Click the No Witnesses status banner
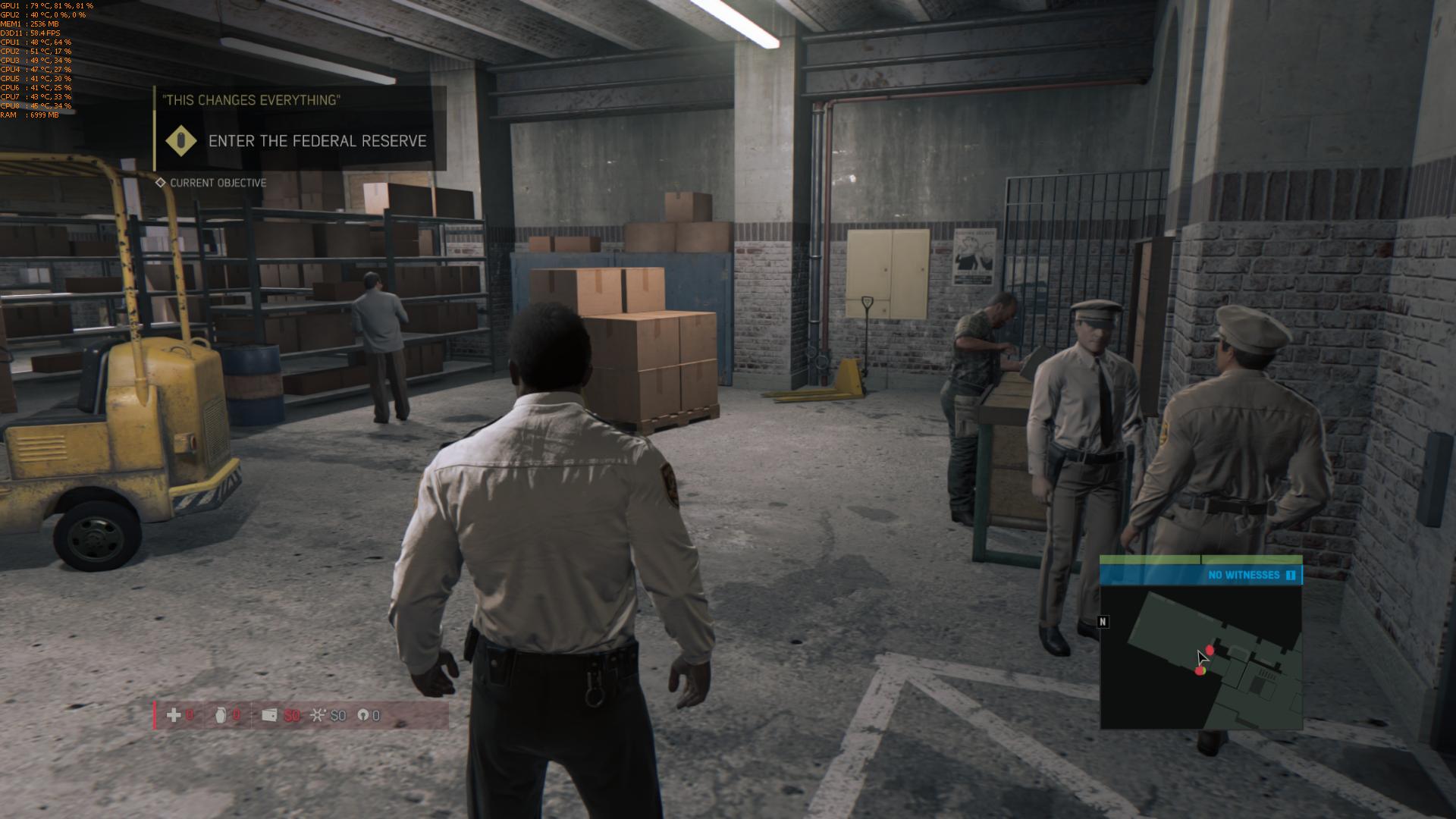The height and width of the screenshot is (819, 1456). coord(1244,575)
